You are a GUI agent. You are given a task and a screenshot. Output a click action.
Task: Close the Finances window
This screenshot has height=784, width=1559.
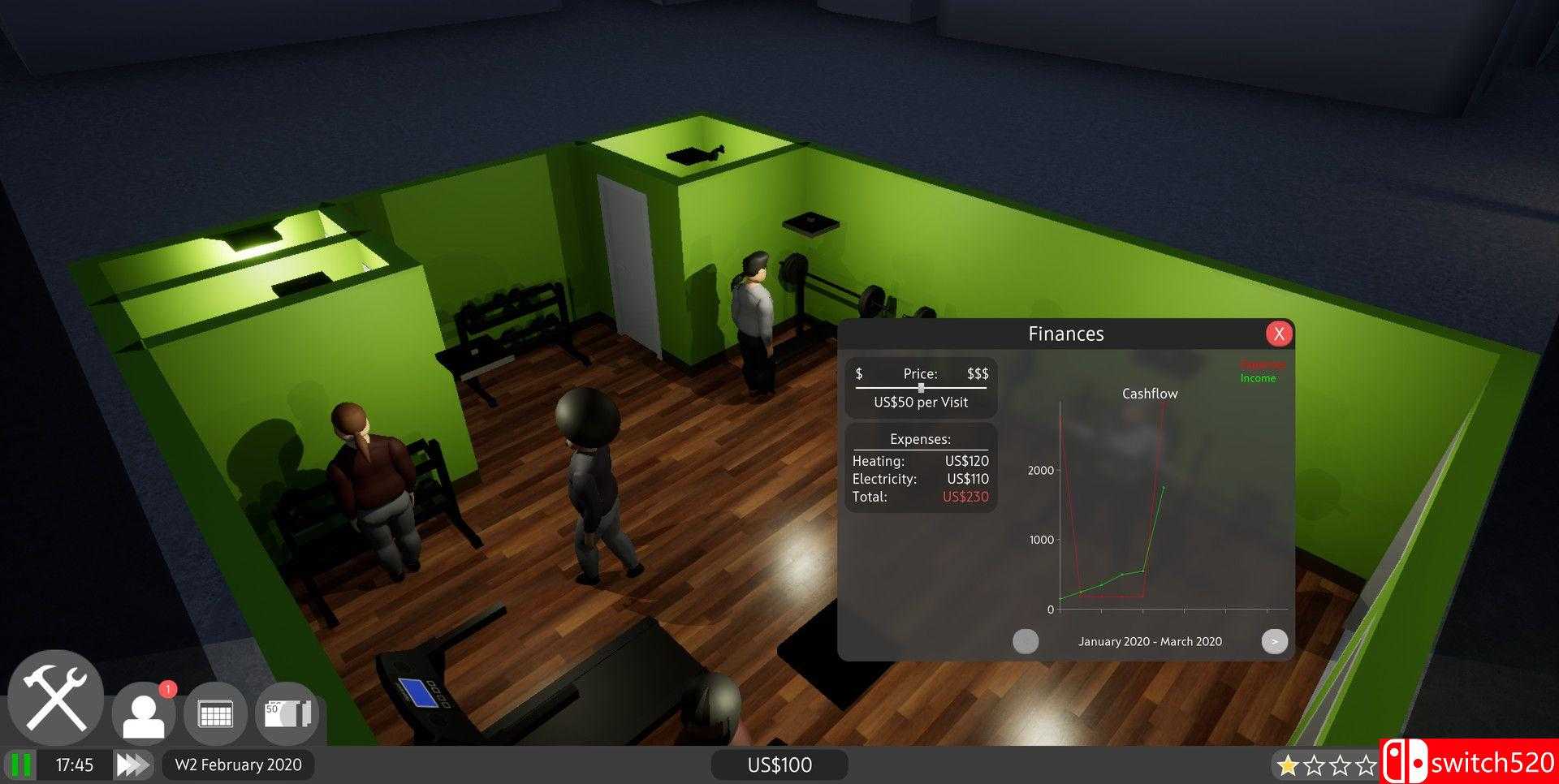pos(1280,334)
